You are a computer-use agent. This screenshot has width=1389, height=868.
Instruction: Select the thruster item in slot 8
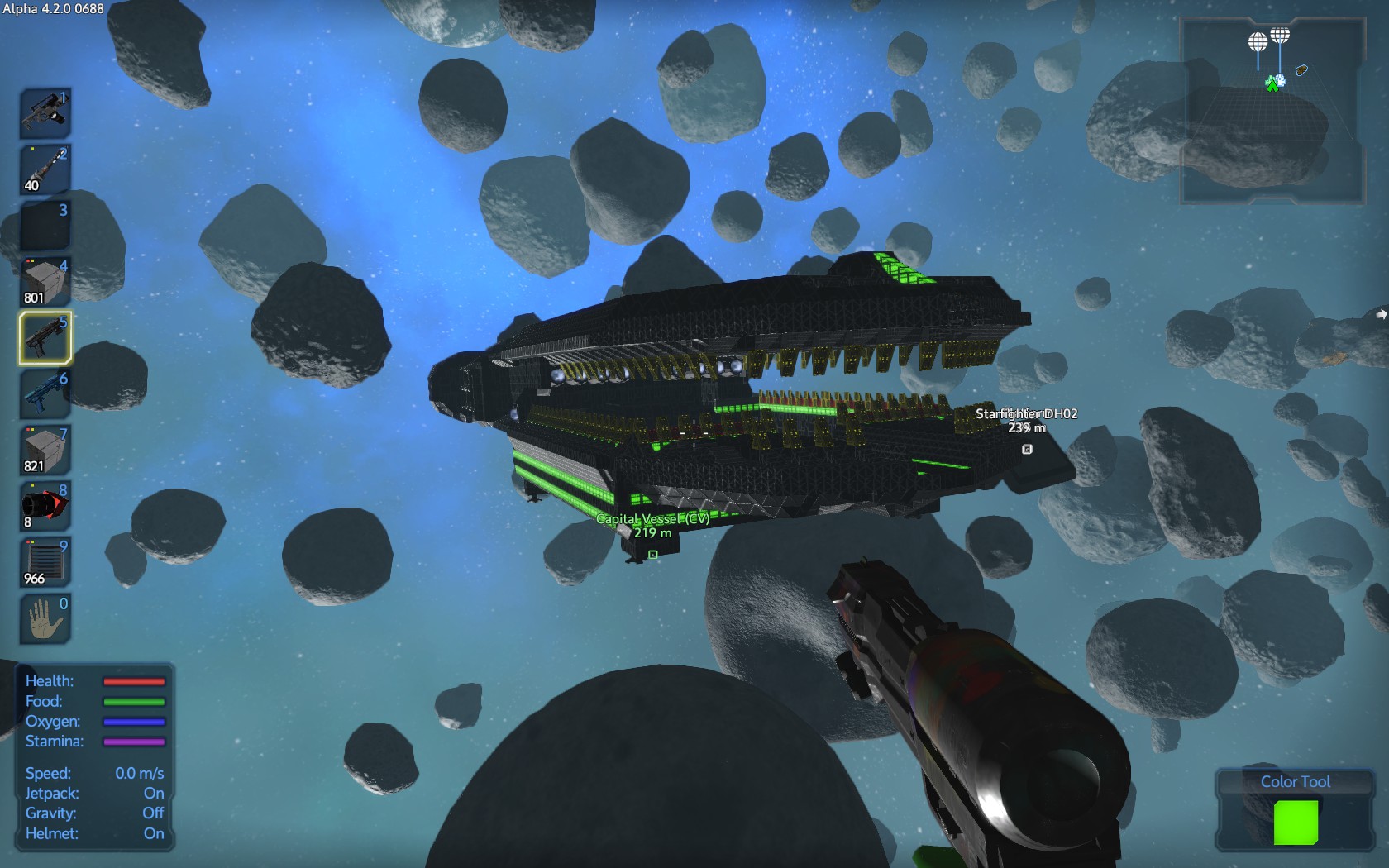[x=45, y=506]
